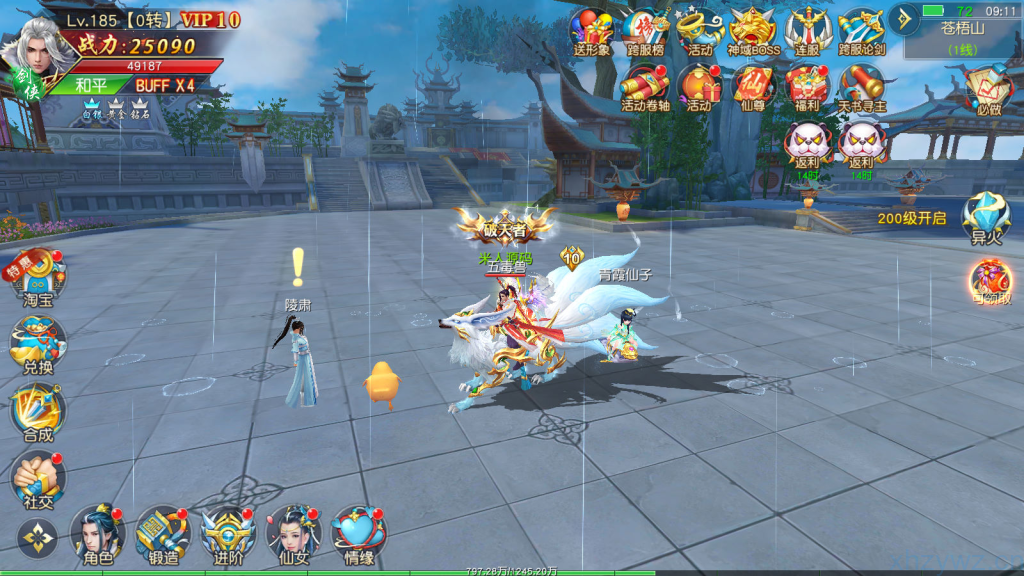Open the 跨服论剑 icon
Image resolution: width=1024 pixels, height=576 pixels.
tap(861, 30)
